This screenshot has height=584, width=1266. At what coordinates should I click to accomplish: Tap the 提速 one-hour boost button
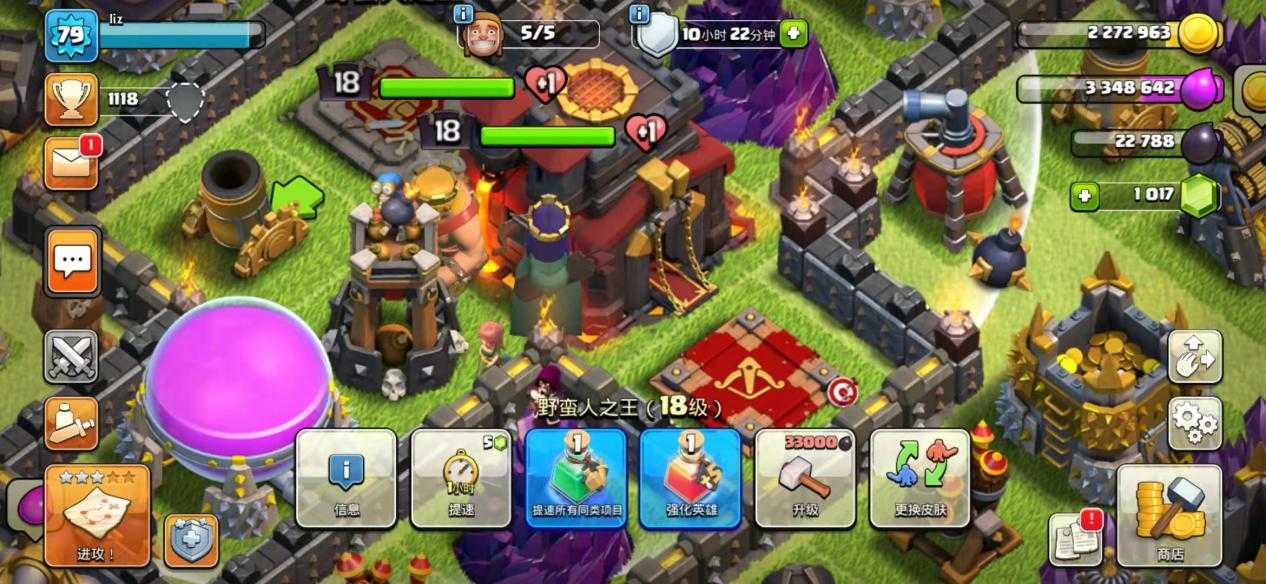(x=460, y=478)
